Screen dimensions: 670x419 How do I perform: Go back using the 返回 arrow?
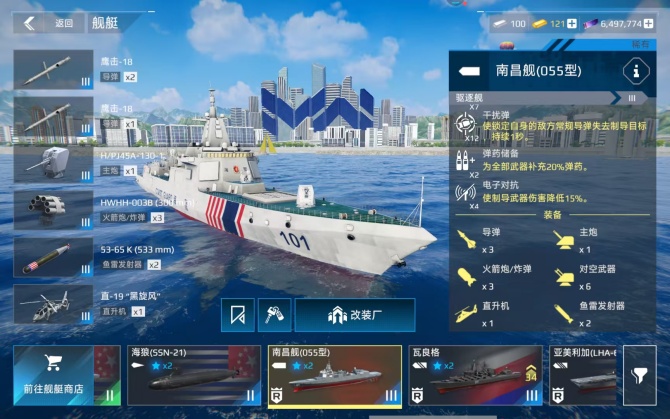coord(30,22)
